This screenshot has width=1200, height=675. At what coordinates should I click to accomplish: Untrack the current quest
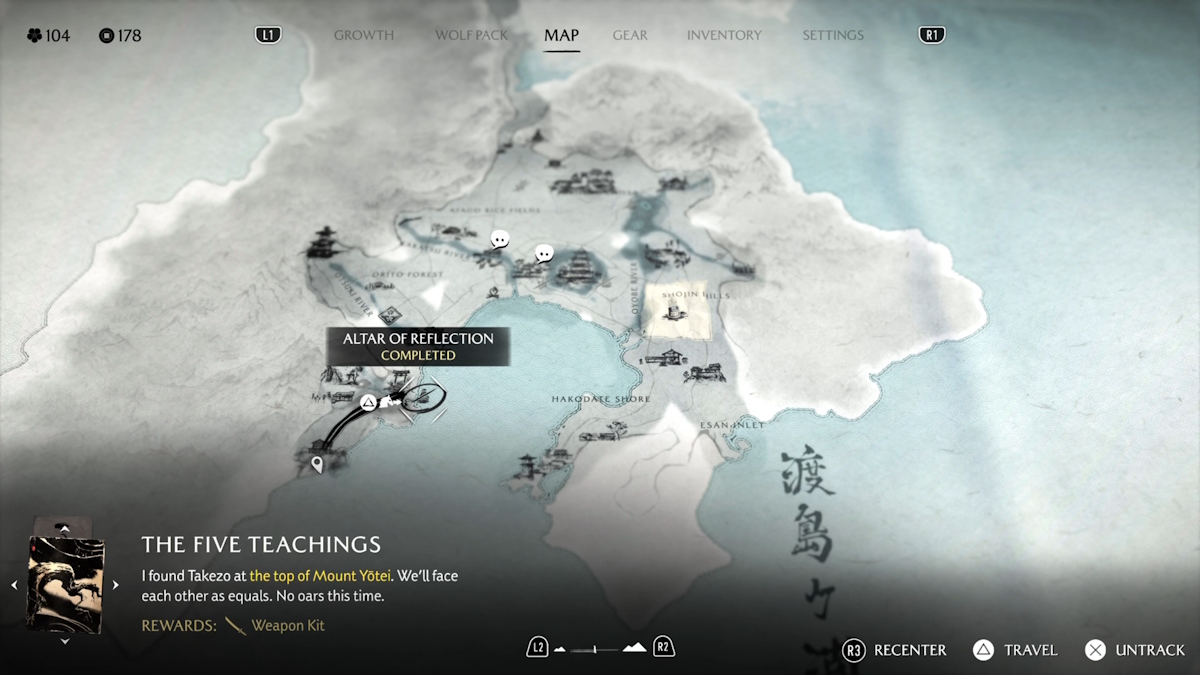pos(1135,650)
